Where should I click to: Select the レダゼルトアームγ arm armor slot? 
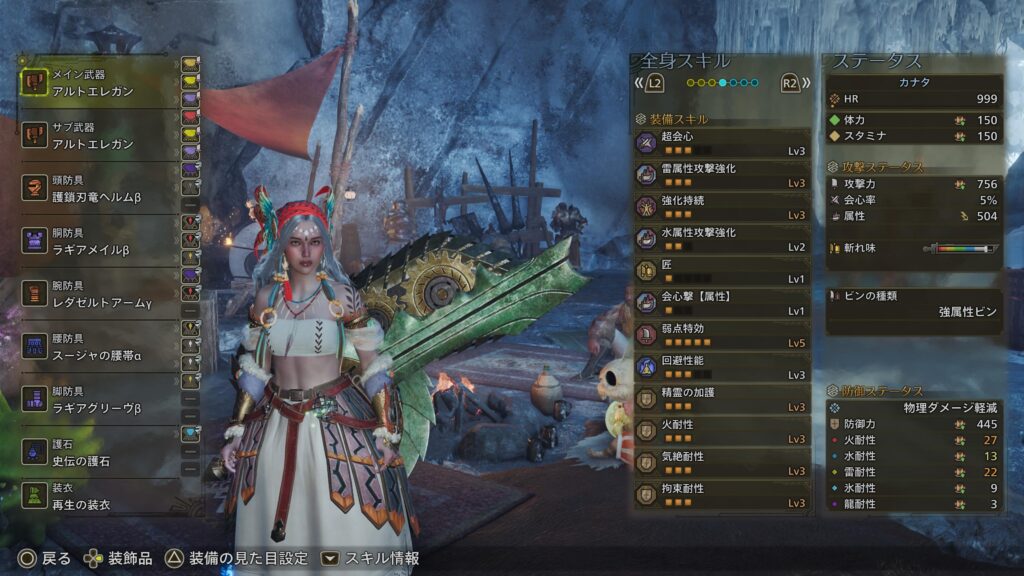pos(100,294)
